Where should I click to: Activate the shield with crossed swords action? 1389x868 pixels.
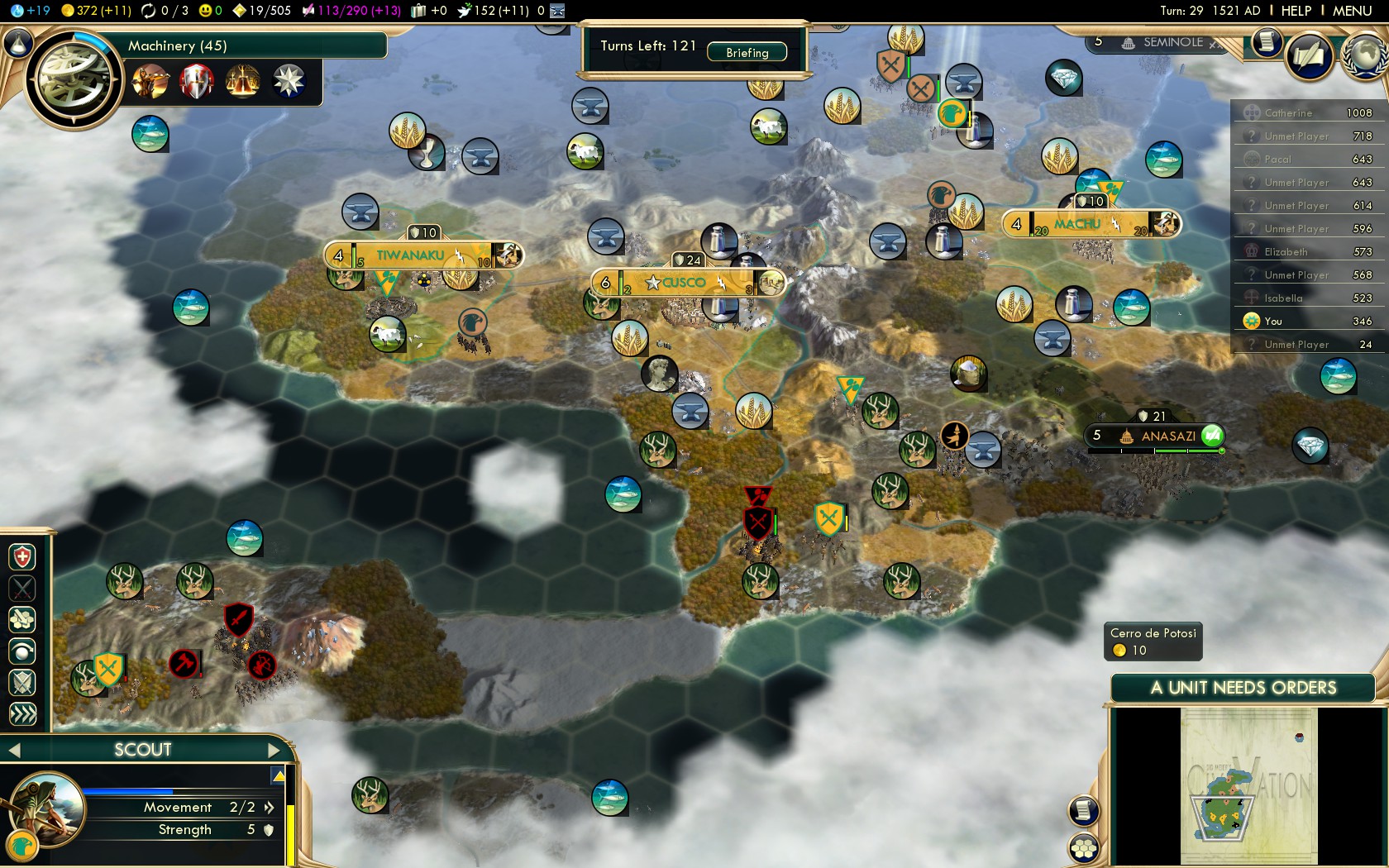tap(22, 683)
